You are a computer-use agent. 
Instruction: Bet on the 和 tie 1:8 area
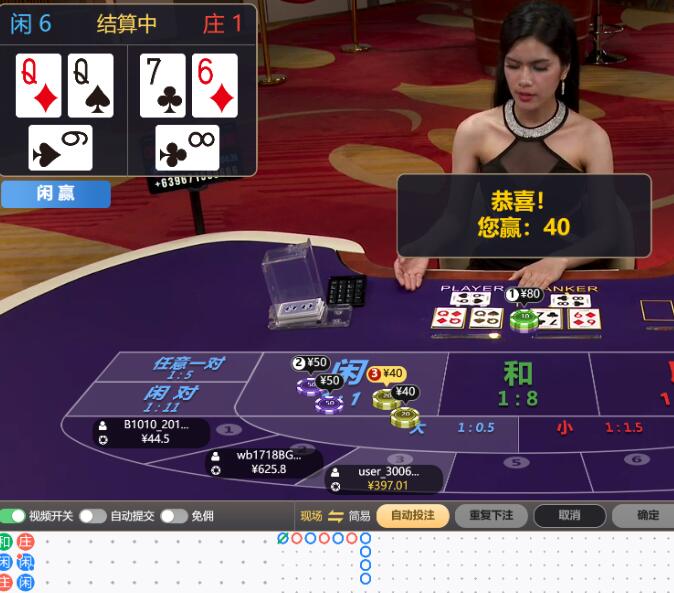pyautogui.click(x=517, y=383)
